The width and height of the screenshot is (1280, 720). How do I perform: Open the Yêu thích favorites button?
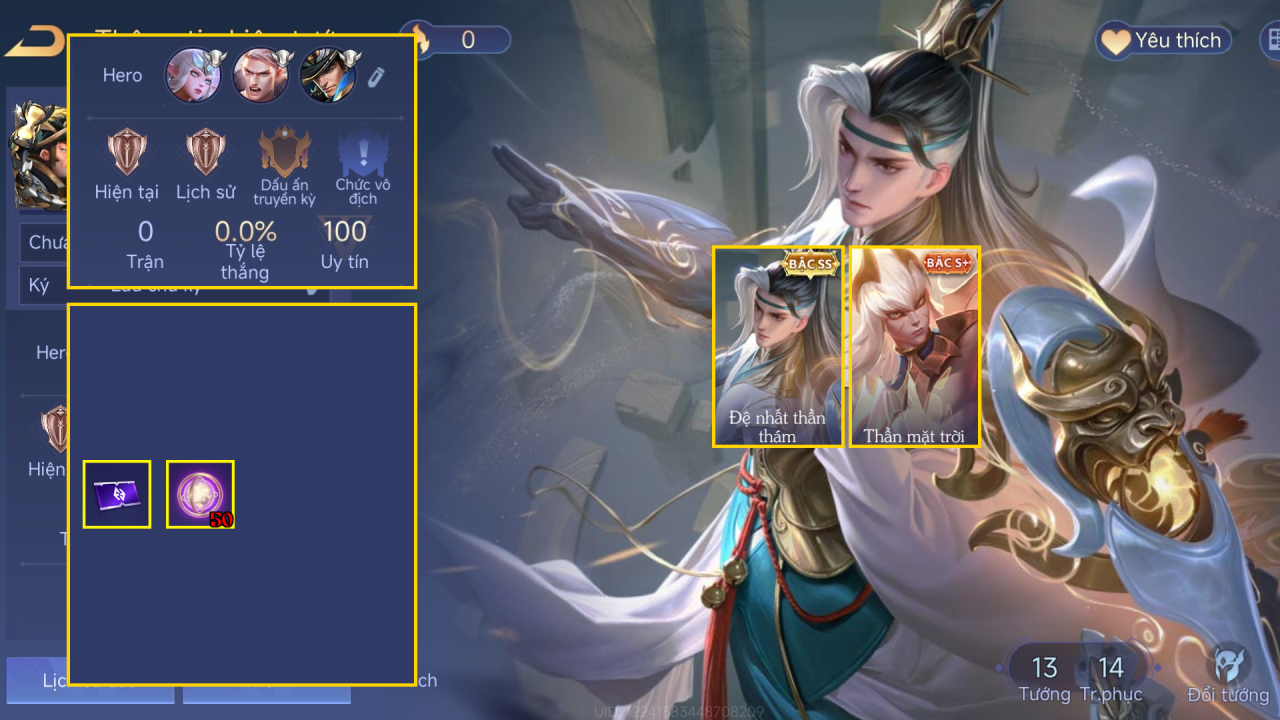pyautogui.click(x=1162, y=41)
